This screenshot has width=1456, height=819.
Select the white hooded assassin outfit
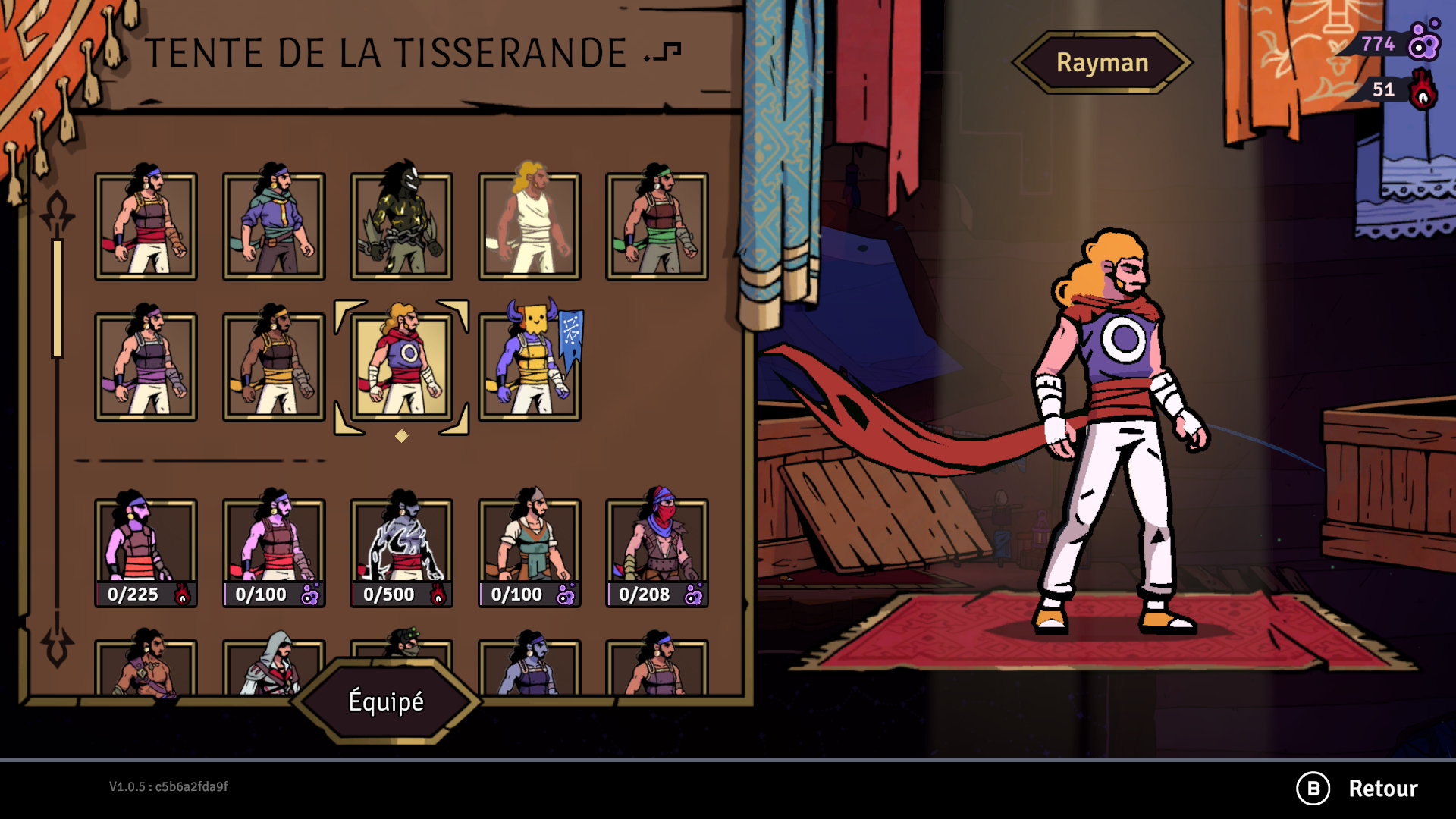coord(274,666)
